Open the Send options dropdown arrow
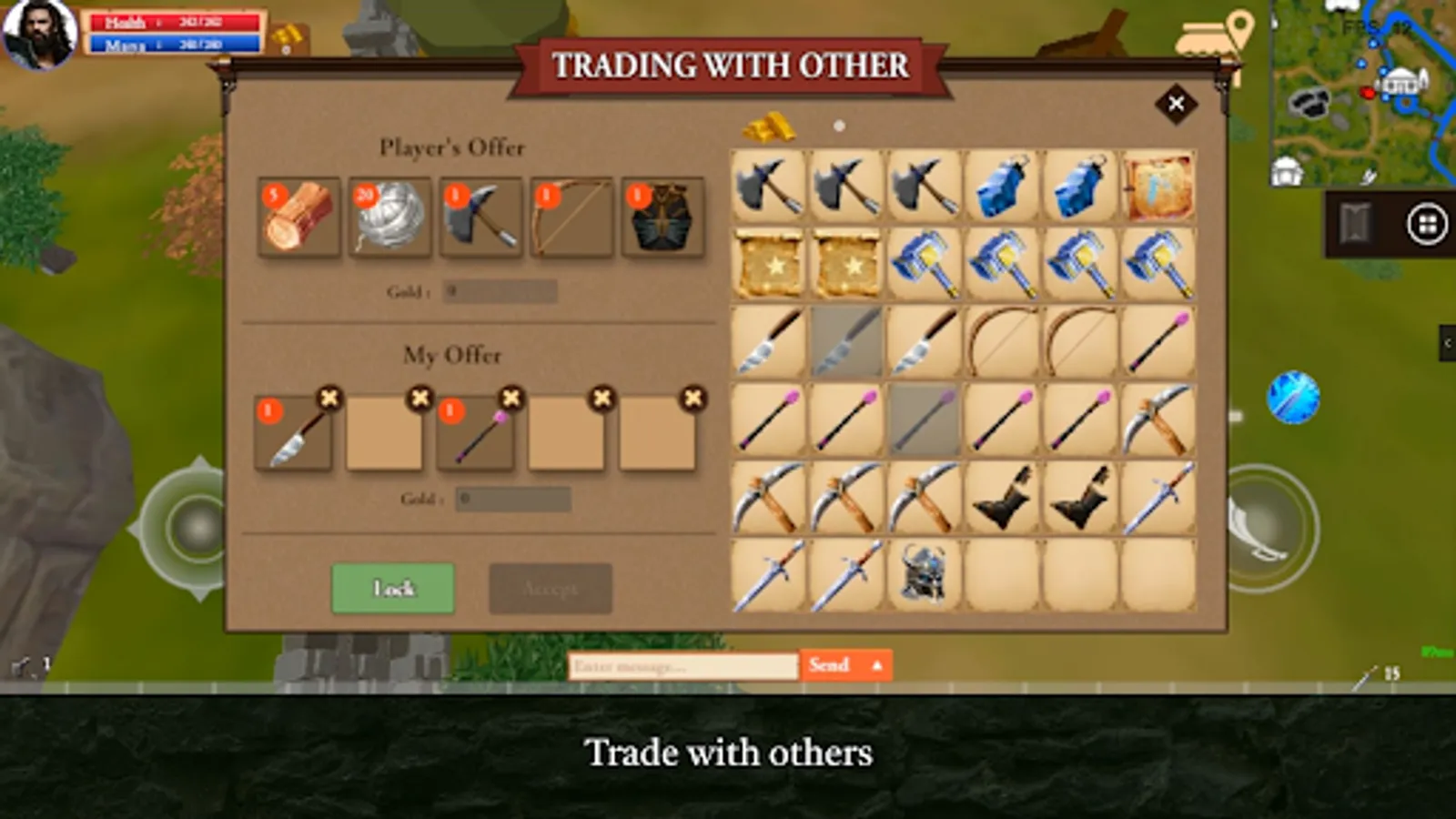1456x819 pixels. 878,665
